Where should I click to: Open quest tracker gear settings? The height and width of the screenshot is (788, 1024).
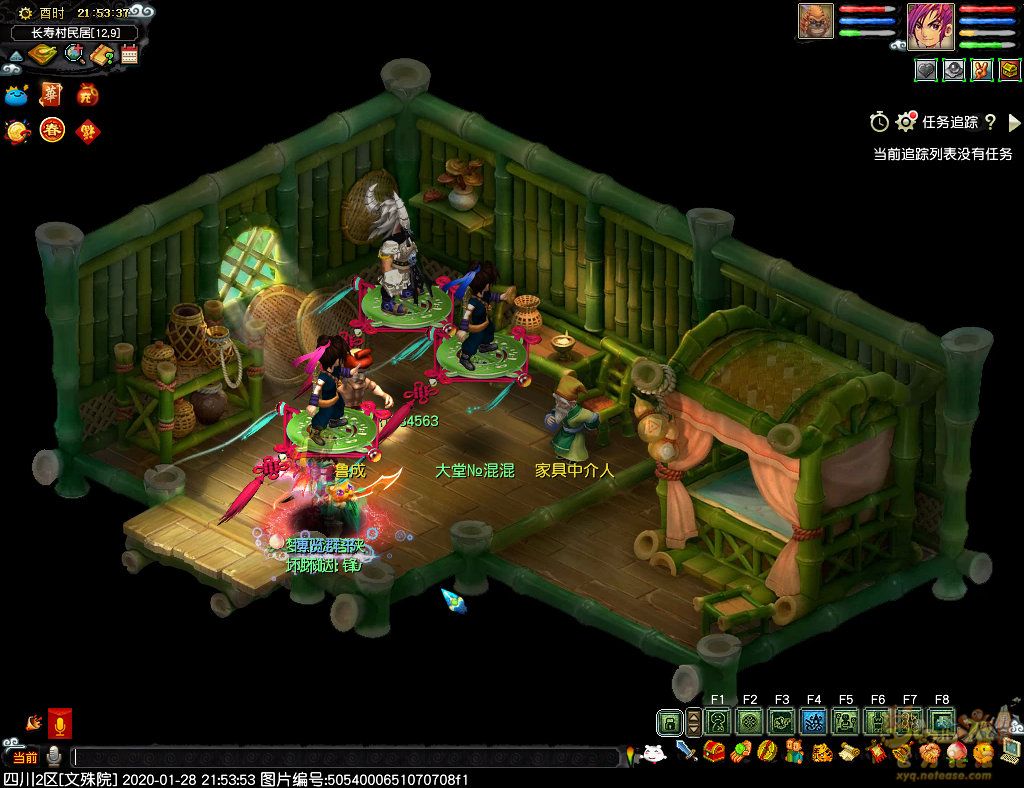pos(906,122)
